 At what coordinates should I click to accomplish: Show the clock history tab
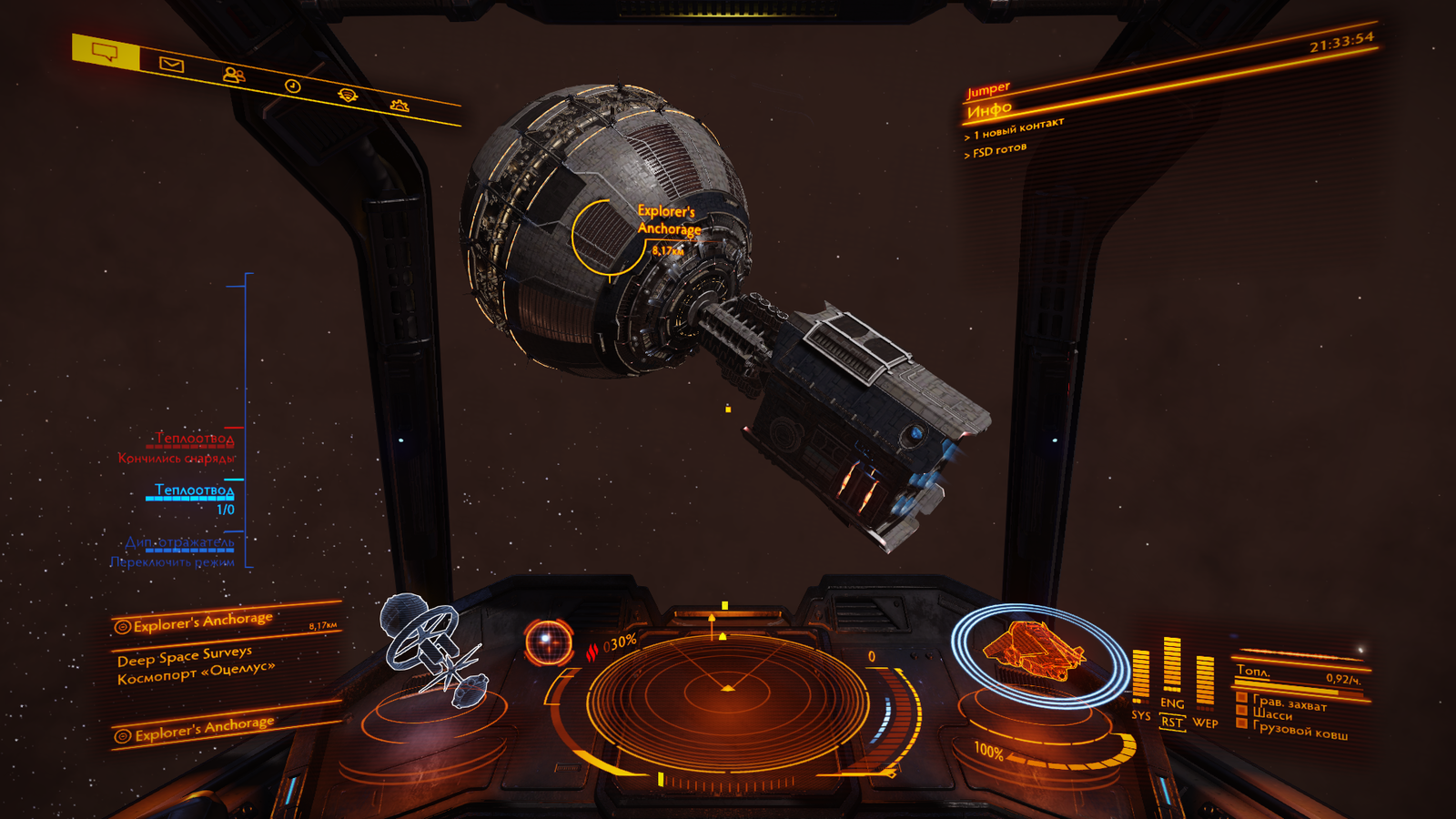tap(292, 86)
